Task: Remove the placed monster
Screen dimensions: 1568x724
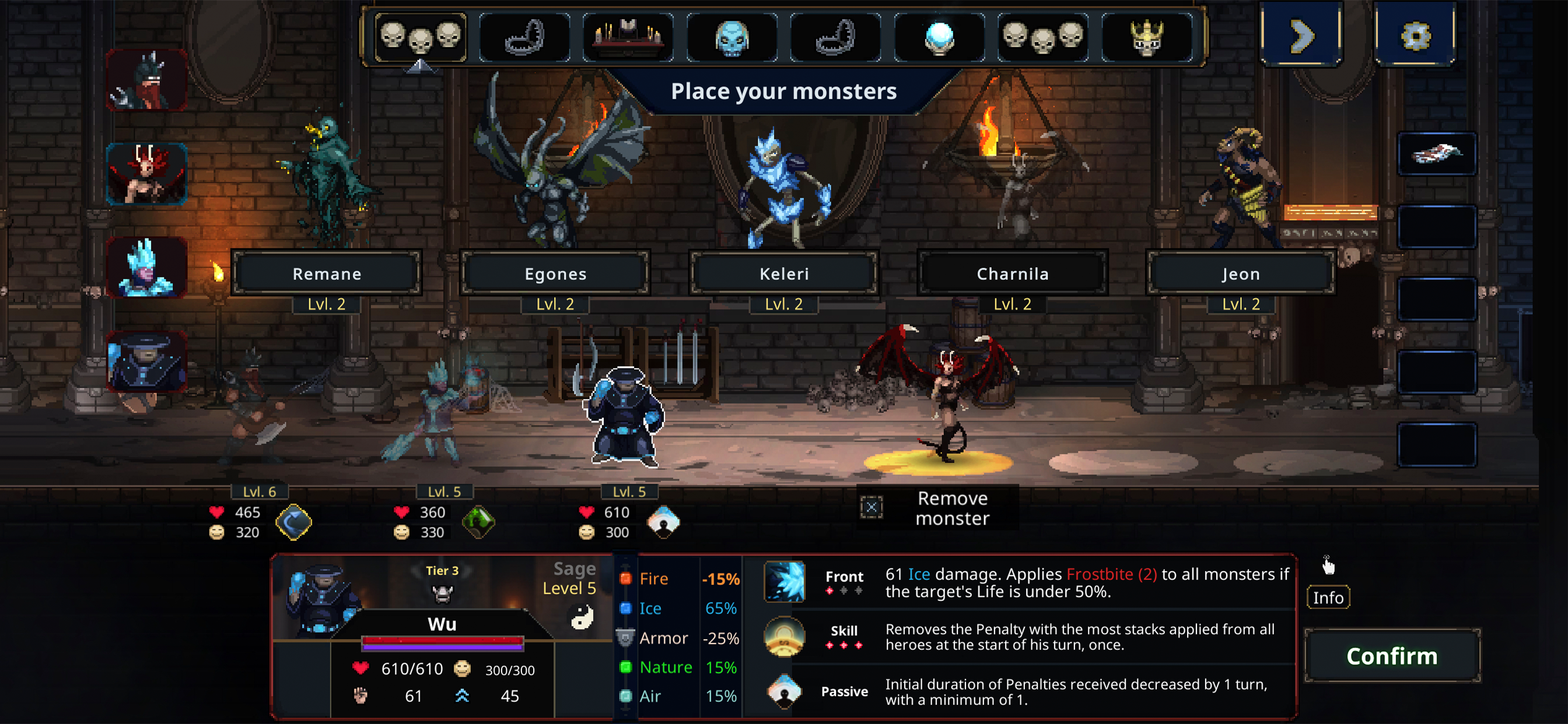Action: pyautogui.click(x=937, y=508)
